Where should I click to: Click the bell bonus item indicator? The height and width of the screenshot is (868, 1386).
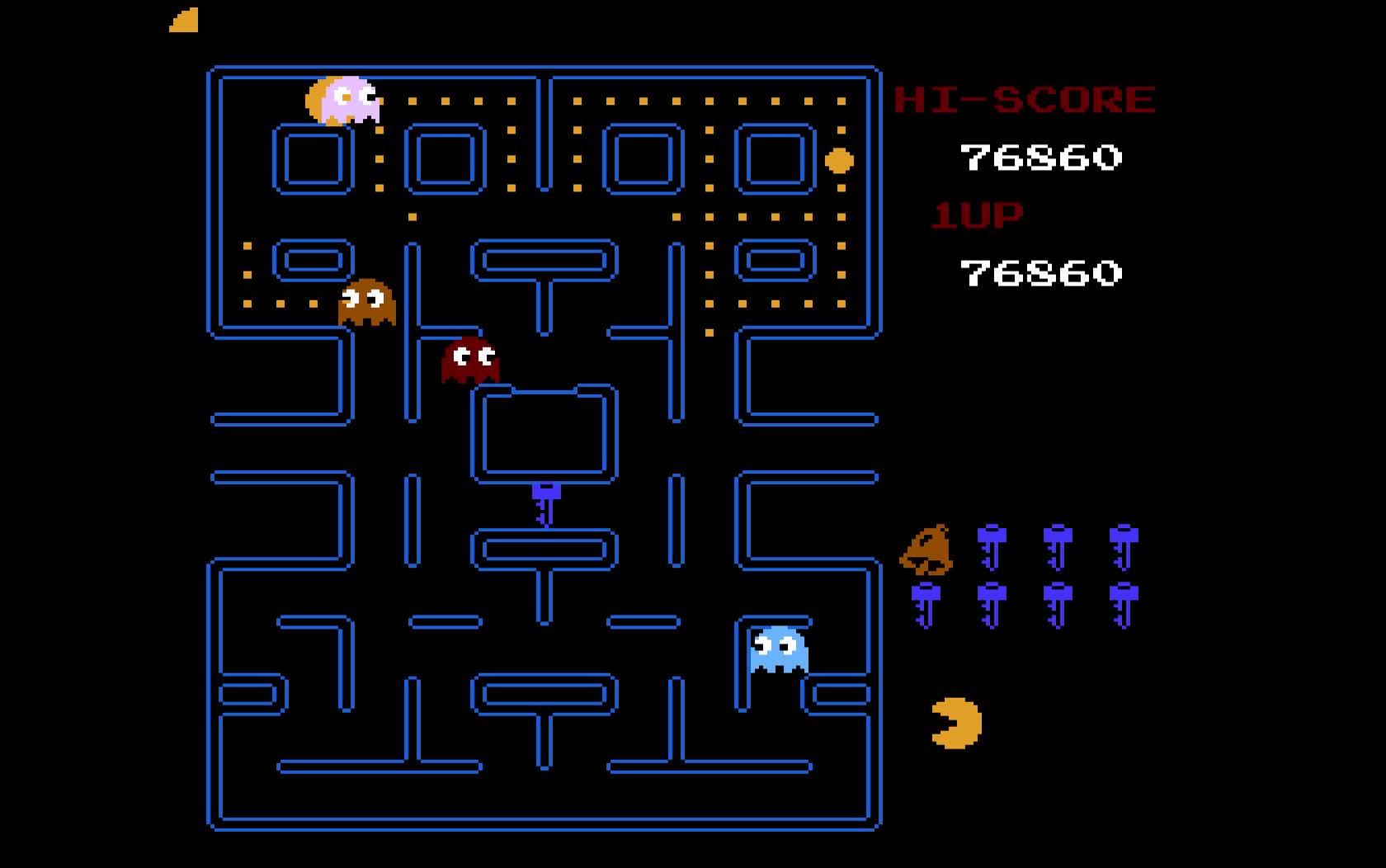pos(930,546)
